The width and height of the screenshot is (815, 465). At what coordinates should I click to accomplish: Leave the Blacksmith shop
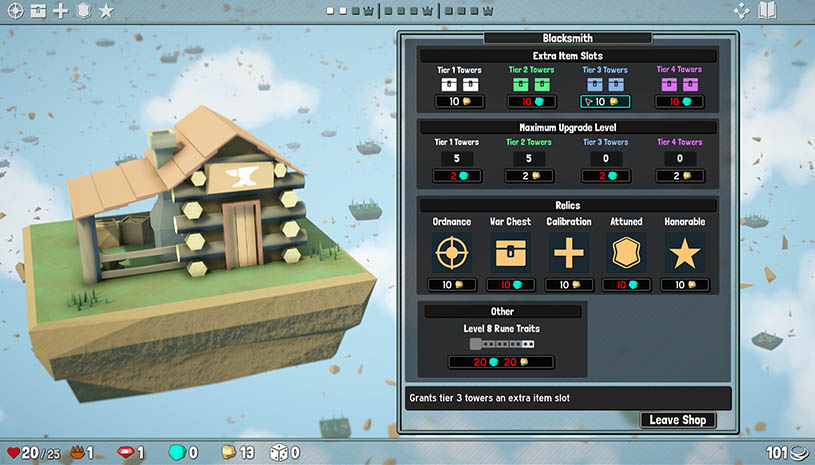pyautogui.click(x=678, y=420)
